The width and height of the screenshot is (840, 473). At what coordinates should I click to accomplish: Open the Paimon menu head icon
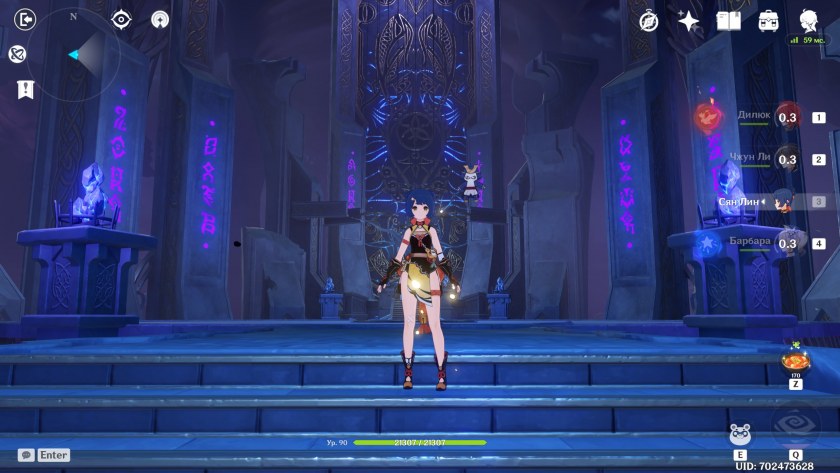pyautogui.click(x=808, y=19)
